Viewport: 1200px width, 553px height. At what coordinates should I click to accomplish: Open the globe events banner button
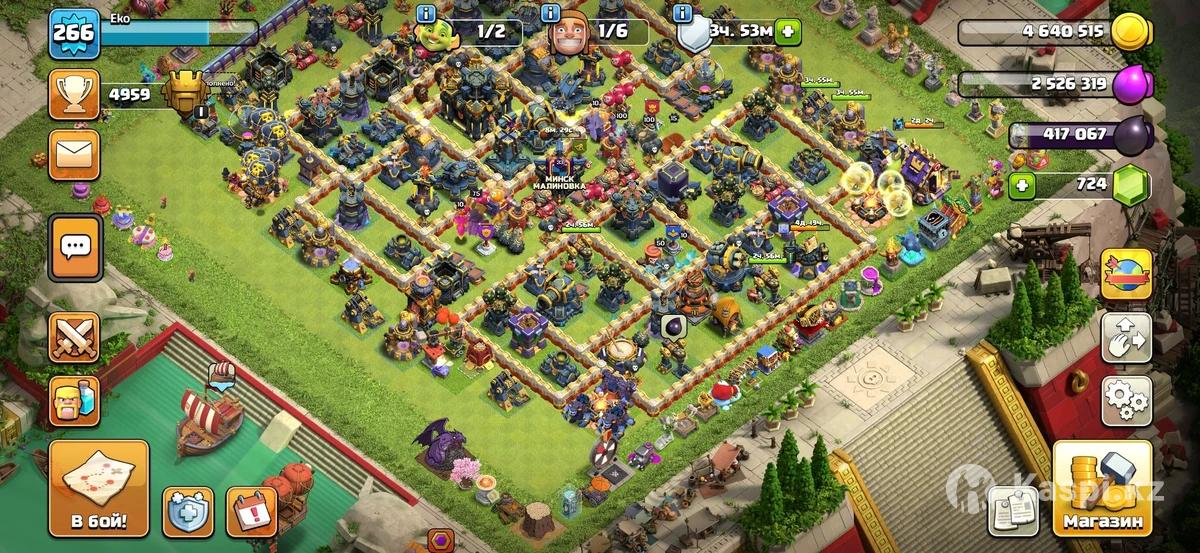(1126, 274)
